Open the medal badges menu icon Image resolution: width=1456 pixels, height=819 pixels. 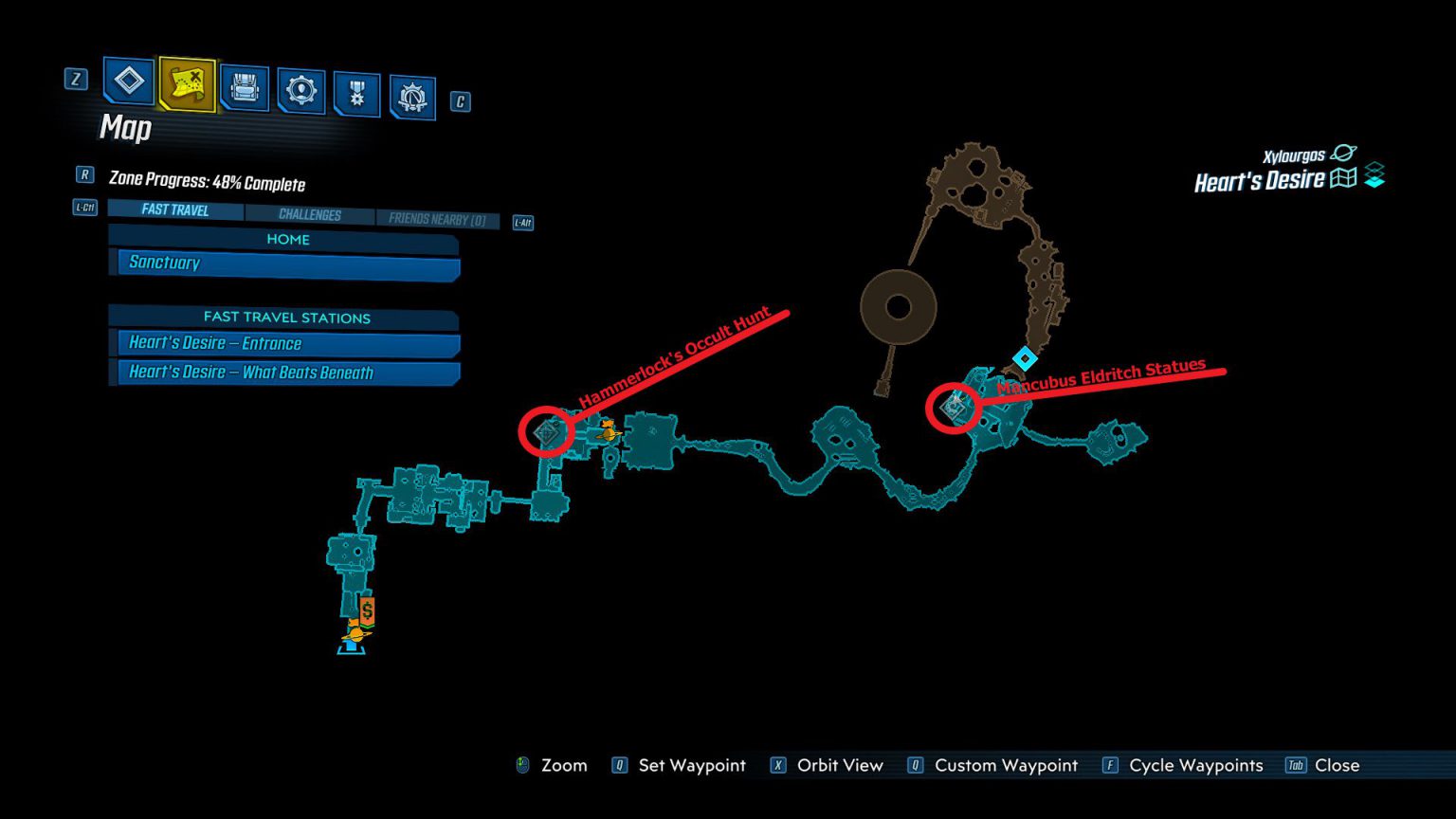click(356, 90)
